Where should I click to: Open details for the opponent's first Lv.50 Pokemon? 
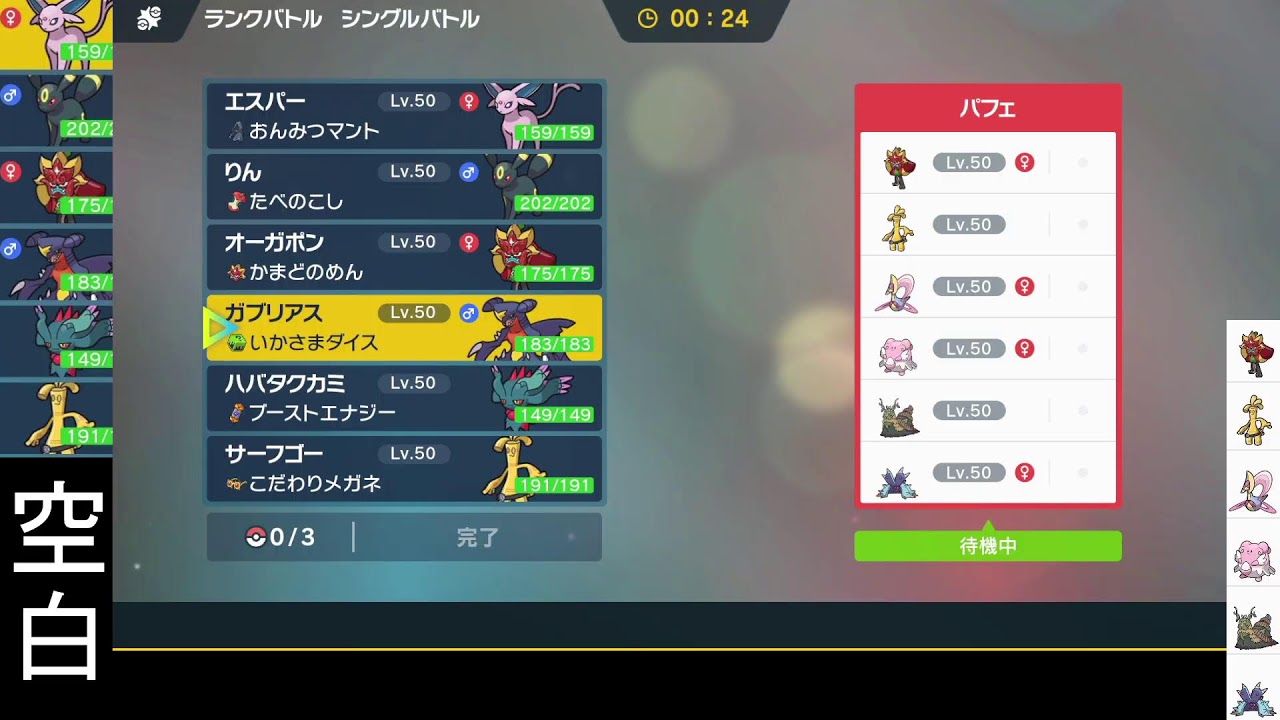[988, 162]
